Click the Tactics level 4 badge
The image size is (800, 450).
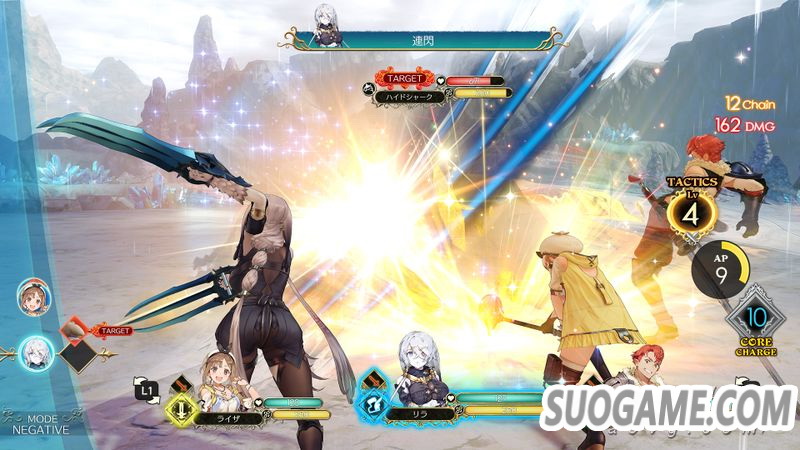[x=689, y=212]
